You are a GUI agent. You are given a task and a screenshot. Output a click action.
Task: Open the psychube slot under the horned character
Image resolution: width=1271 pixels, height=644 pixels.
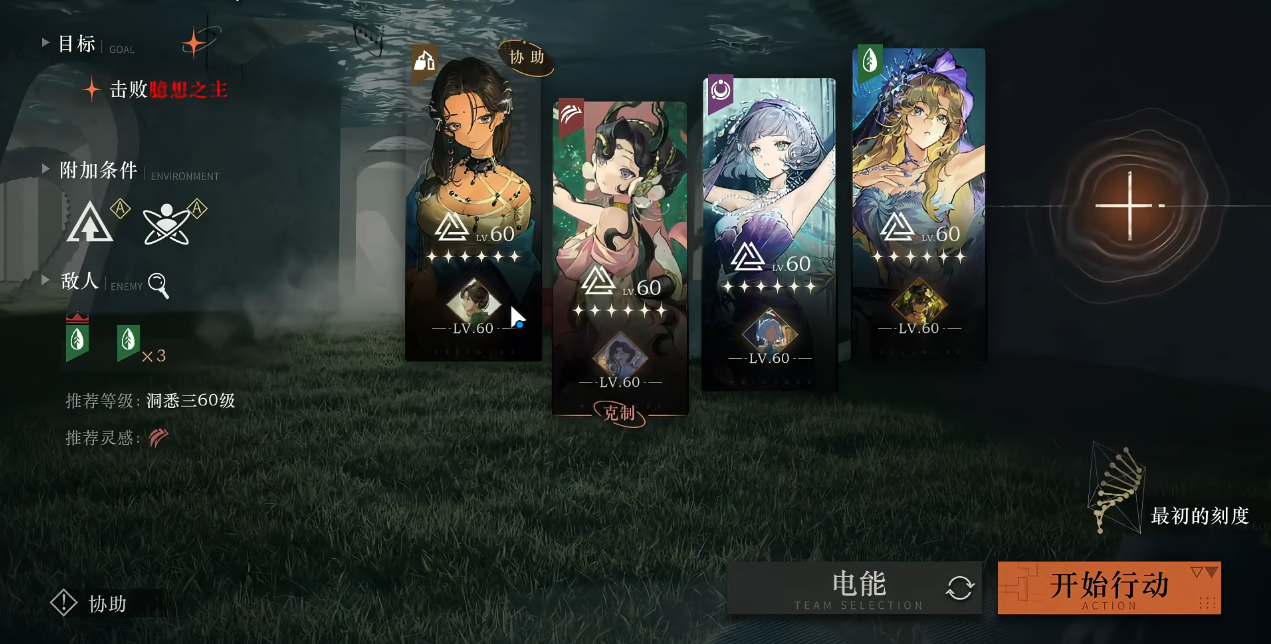(x=620, y=355)
